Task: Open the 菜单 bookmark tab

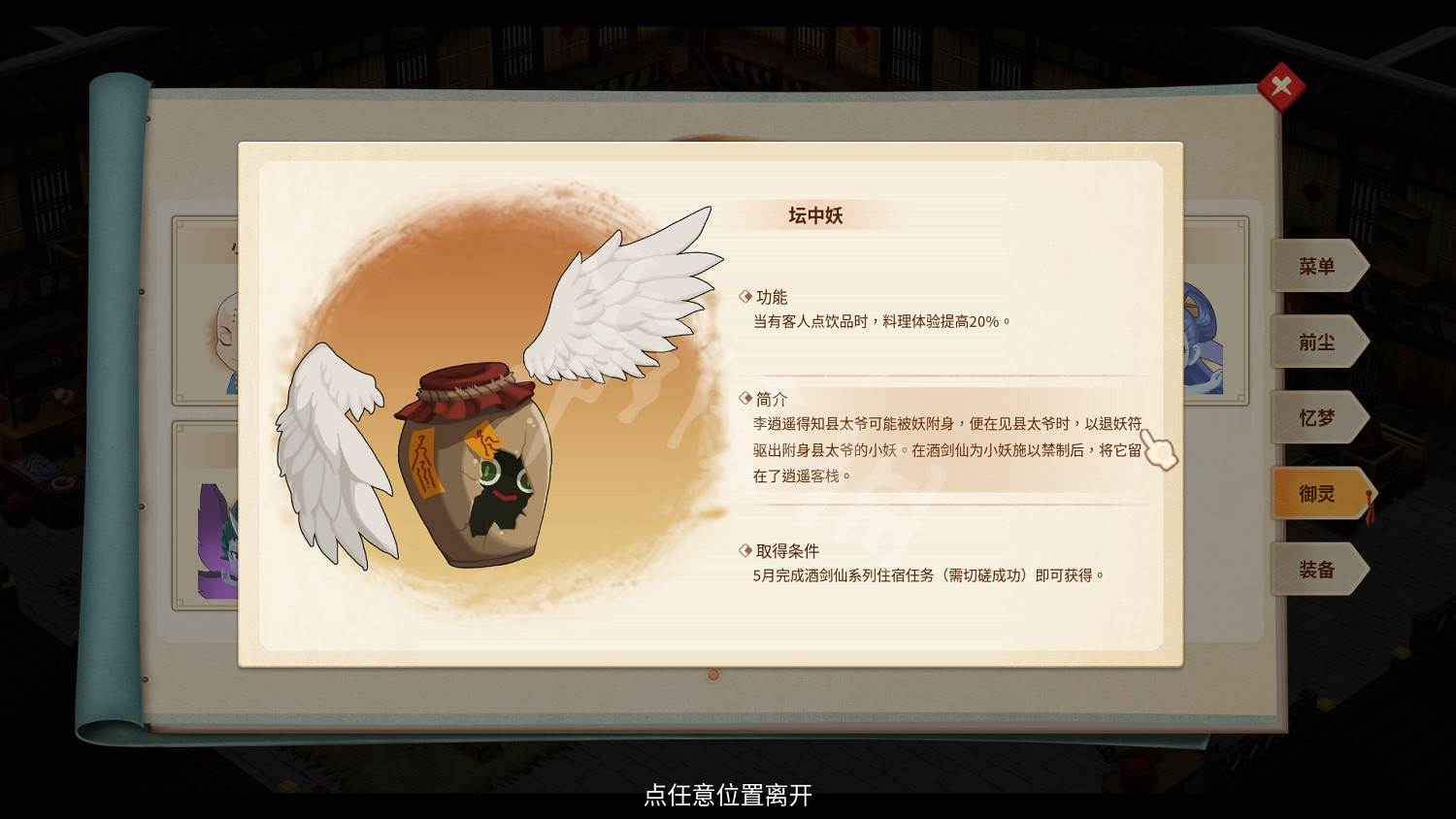Action: pos(1318,266)
